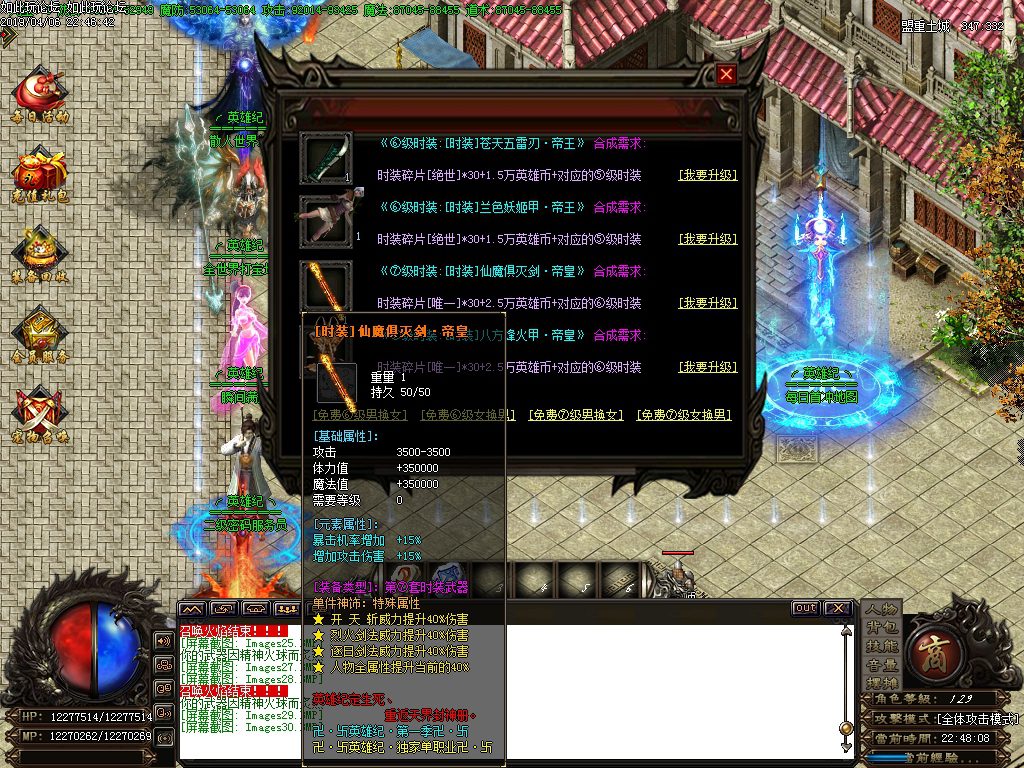This screenshot has width=1024, height=768.
Task: Open the 装备回收 equipment recycle icon
Action: pyautogui.click(x=40, y=253)
